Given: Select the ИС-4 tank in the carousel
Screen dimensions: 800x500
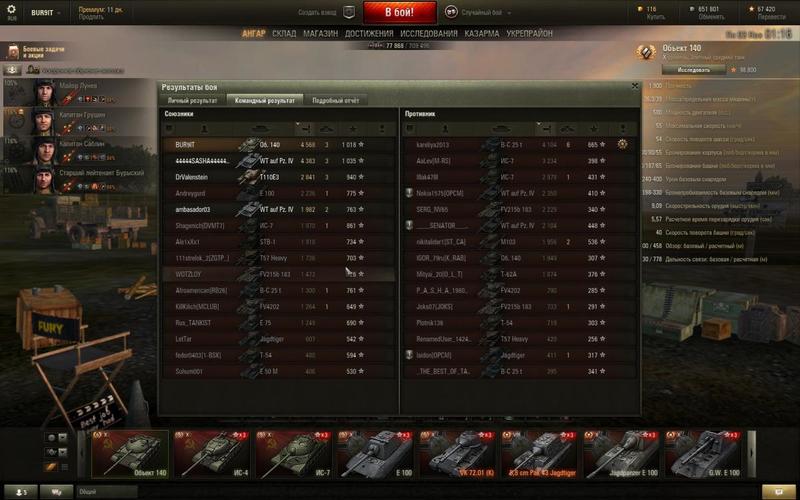Looking at the screenshot, I should (213, 453).
